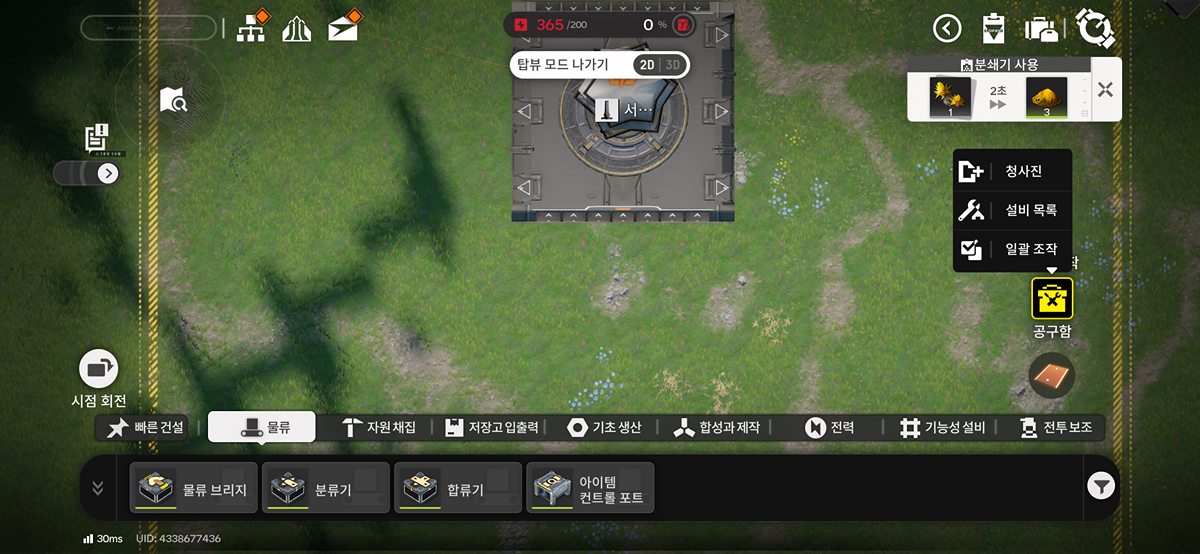1200x554 pixels.
Task: Toggle the 공구함 toolbox button
Action: (1052, 299)
